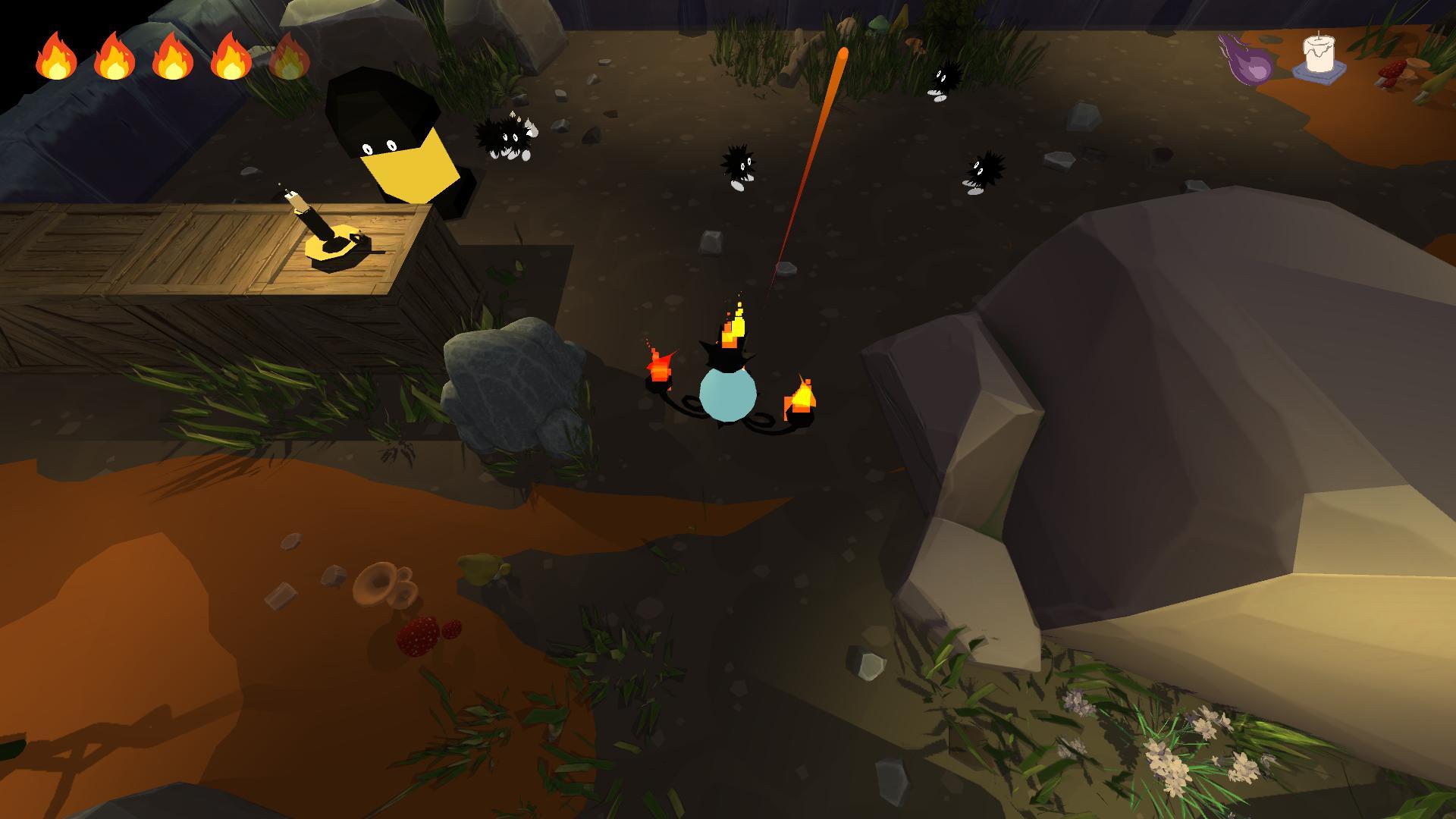Select the white candle checkpoint icon
Image resolution: width=1456 pixels, height=819 pixels.
tap(1318, 52)
